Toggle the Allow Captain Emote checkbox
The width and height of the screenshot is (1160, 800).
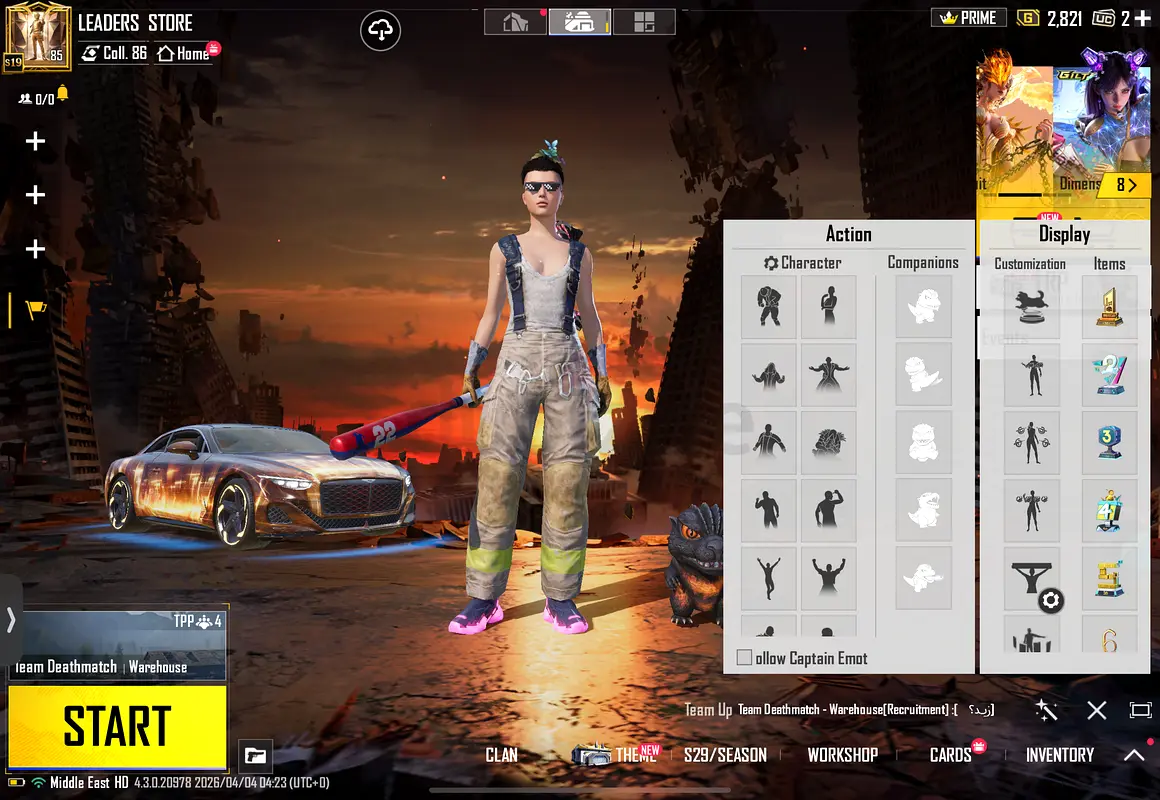(744, 658)
